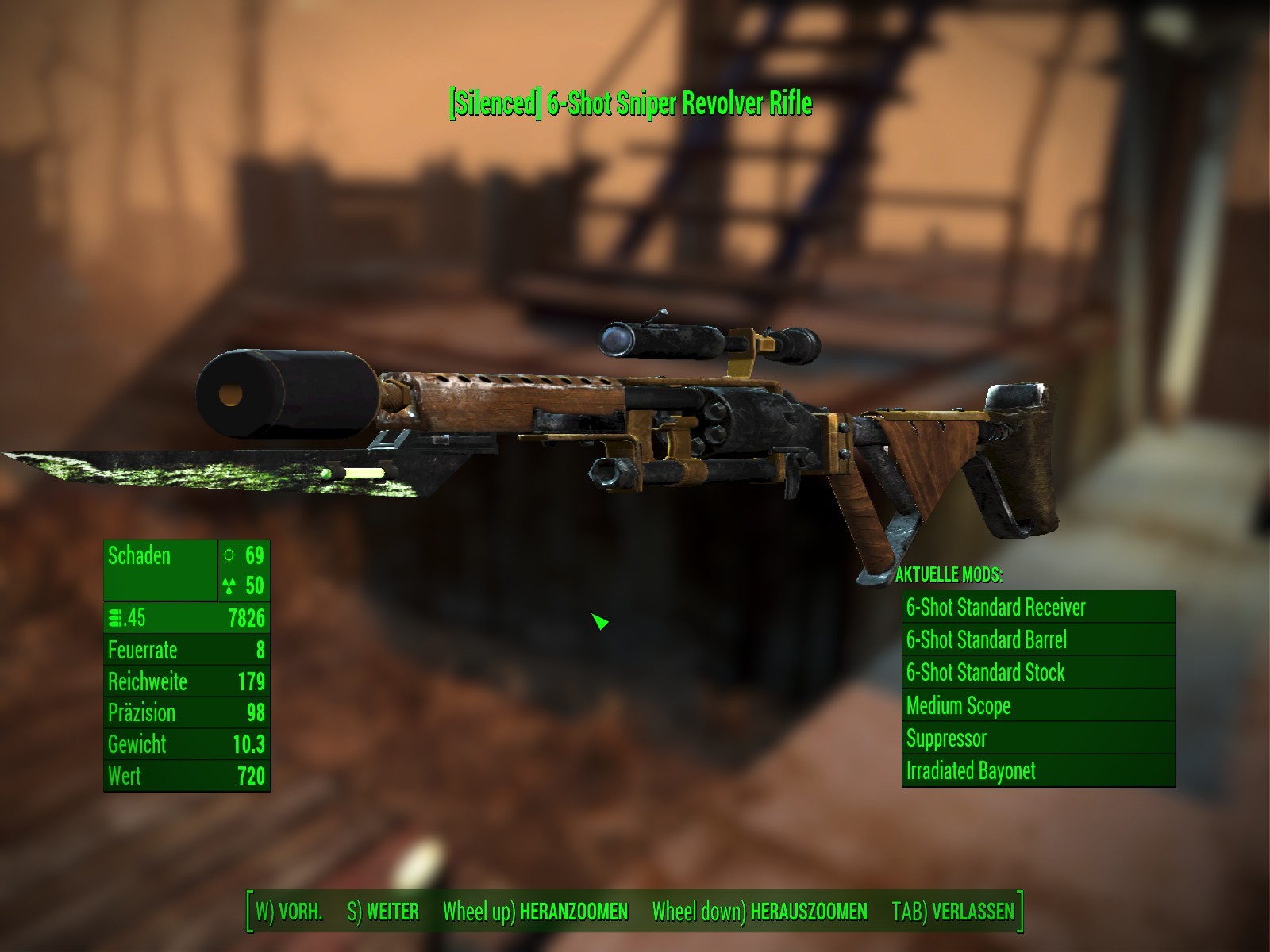Viewport: 1270px width, 952px height.
Task: Go to the previous item with VORH.
Action: point(289,912)
